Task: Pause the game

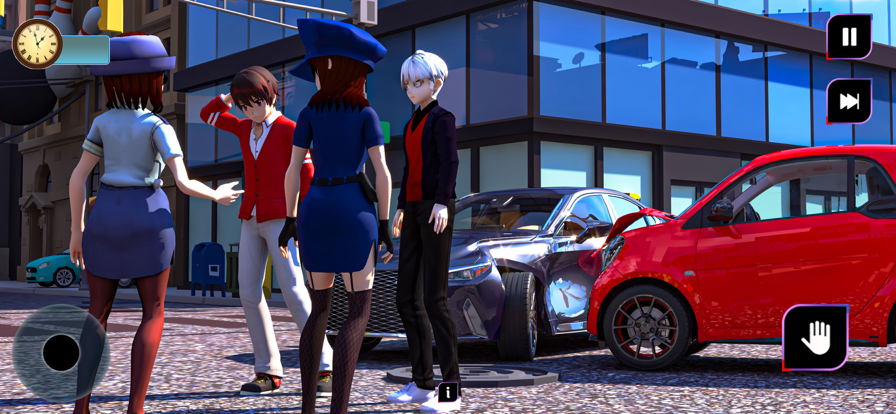Action: pos(849,38)
